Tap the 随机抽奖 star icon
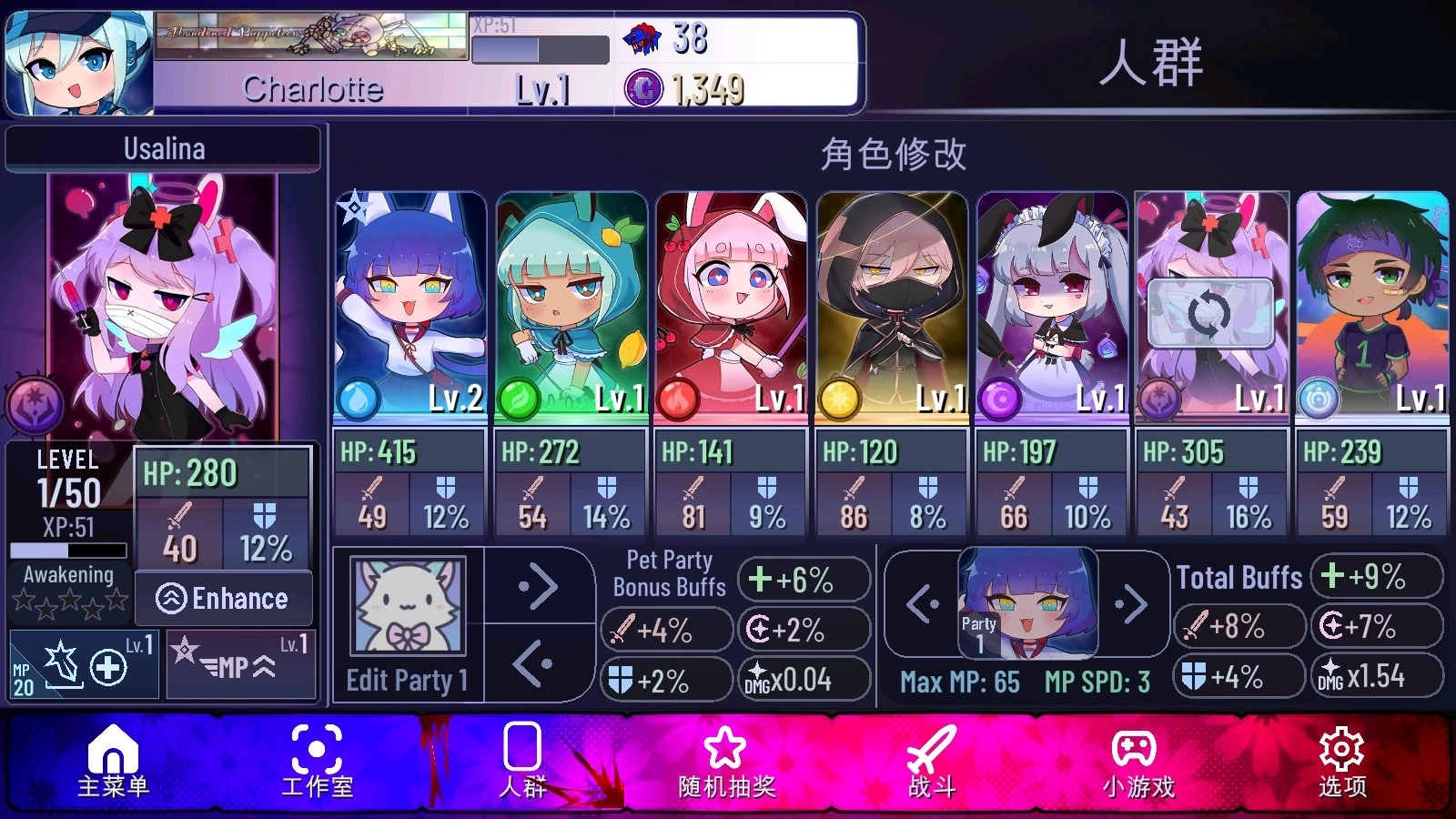This screenshot has width=1456, height=819. [x=722, y=749]
